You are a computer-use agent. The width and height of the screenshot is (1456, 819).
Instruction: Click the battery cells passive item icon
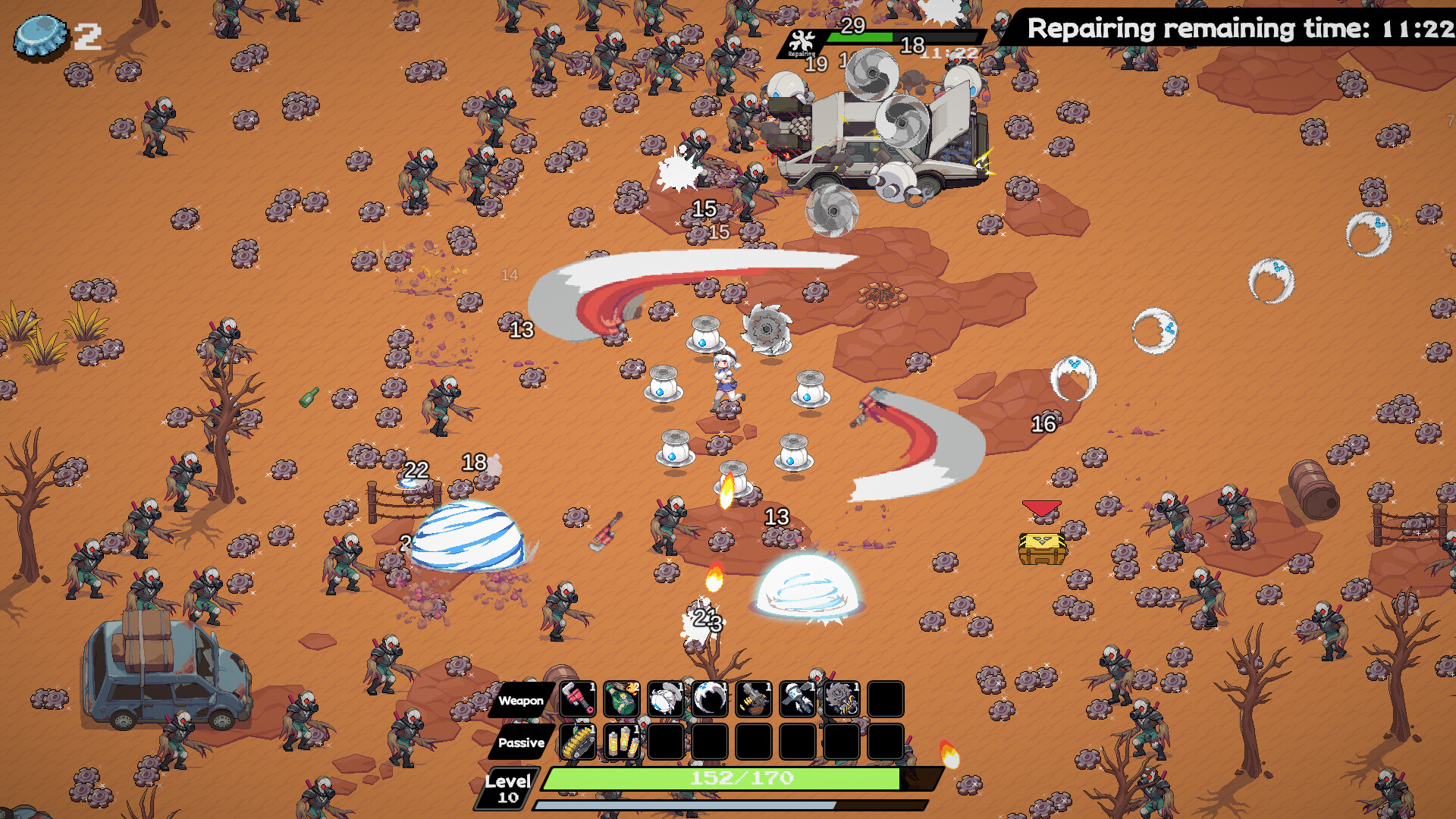(x=620, y=742)
